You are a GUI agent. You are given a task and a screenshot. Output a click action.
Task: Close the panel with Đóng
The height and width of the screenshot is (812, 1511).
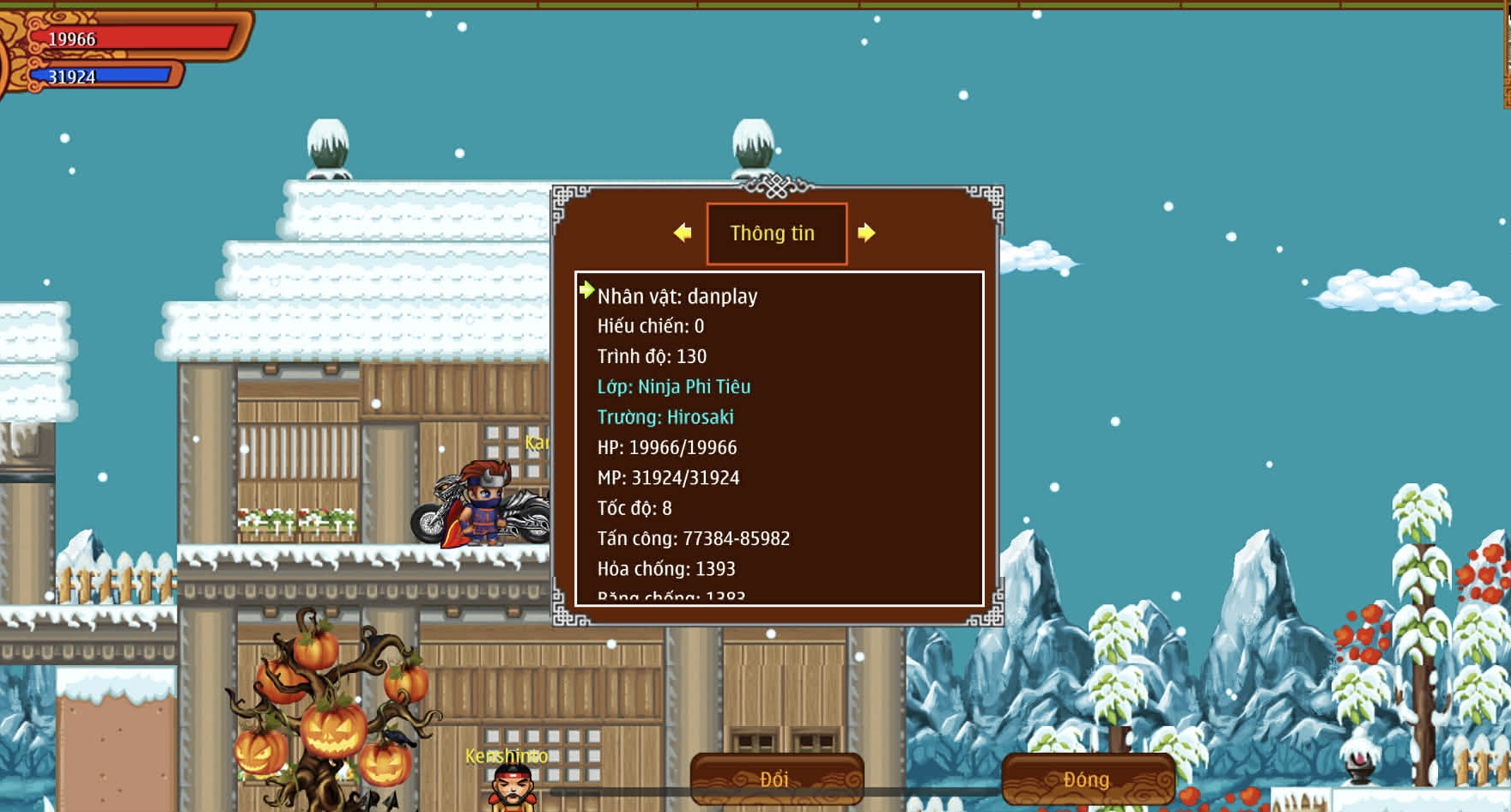pyautogui.click(x=1087, y=779)
